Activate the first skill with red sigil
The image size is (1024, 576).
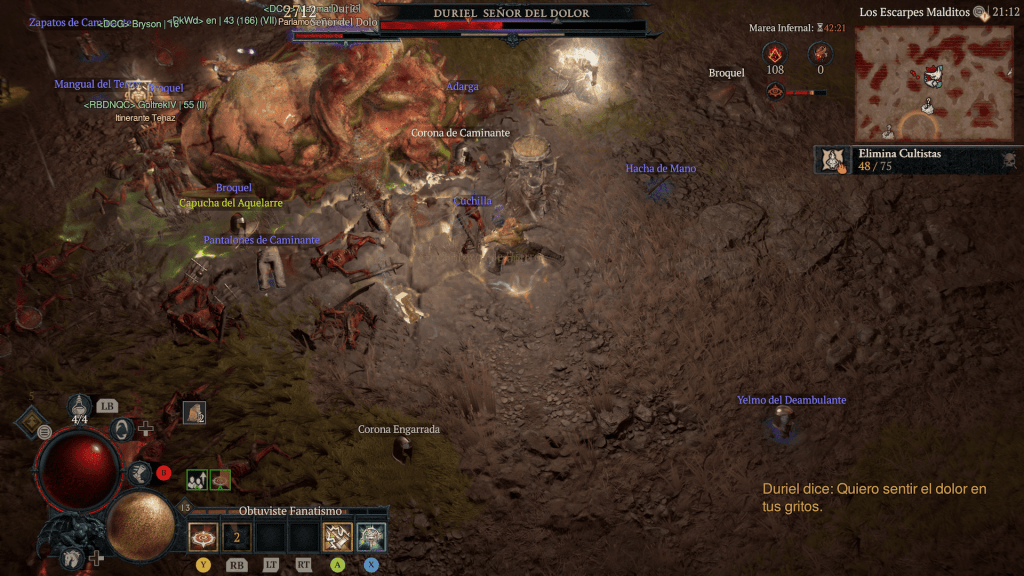coord(203,537)
